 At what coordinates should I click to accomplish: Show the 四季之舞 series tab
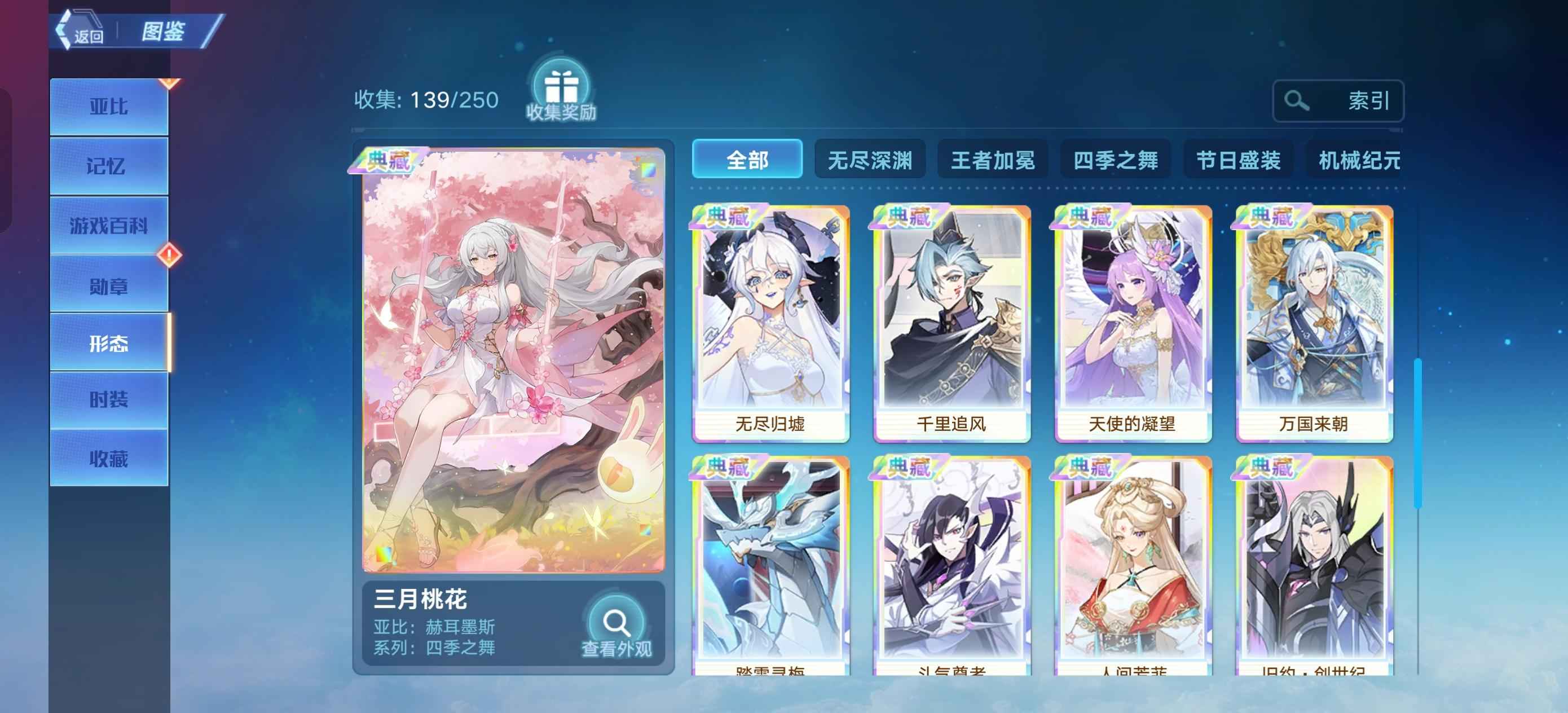click(x=1115, y=160)
